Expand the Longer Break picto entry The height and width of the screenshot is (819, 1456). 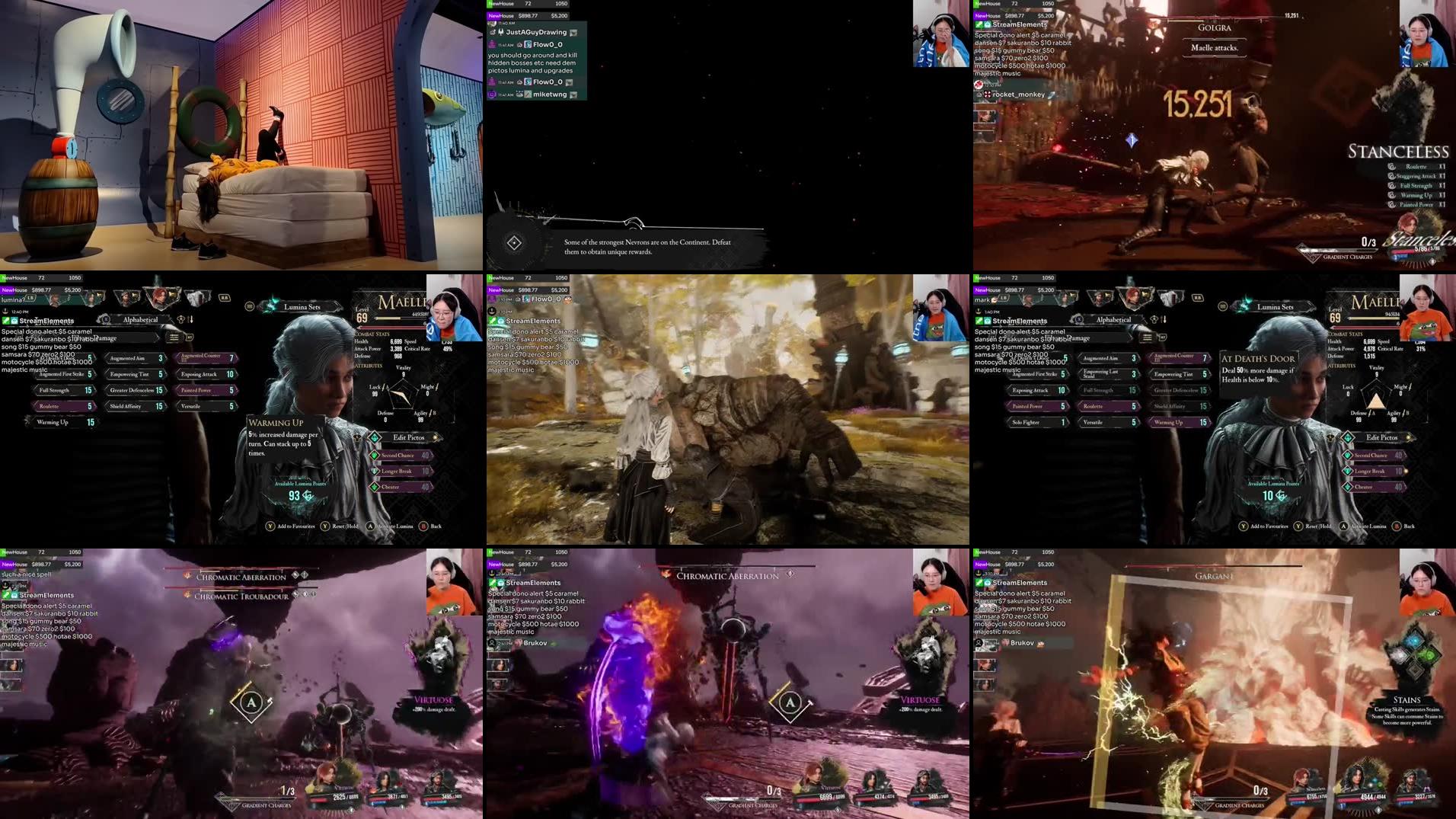(397, 472)
